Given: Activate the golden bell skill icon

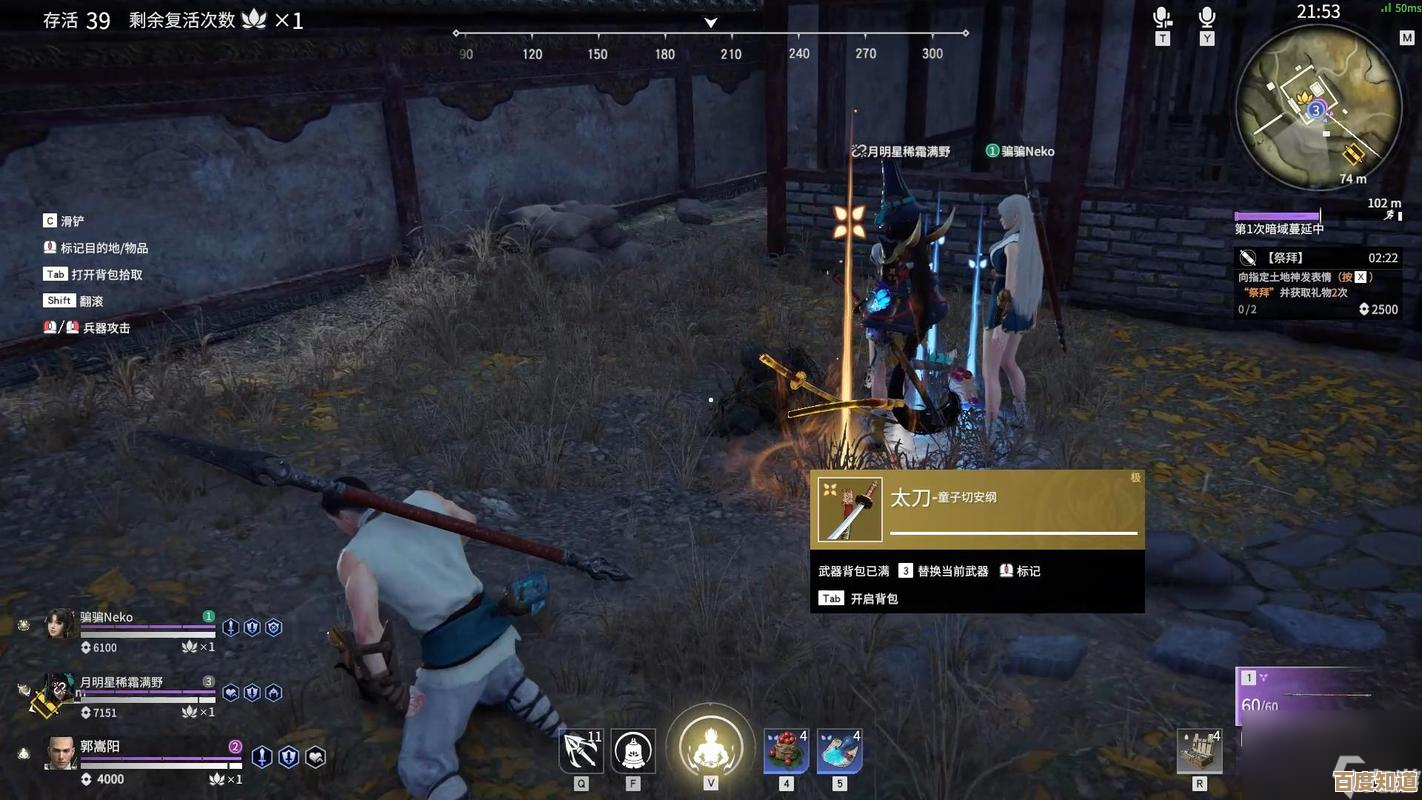Looking at the screenshot, I should point(633,752).
